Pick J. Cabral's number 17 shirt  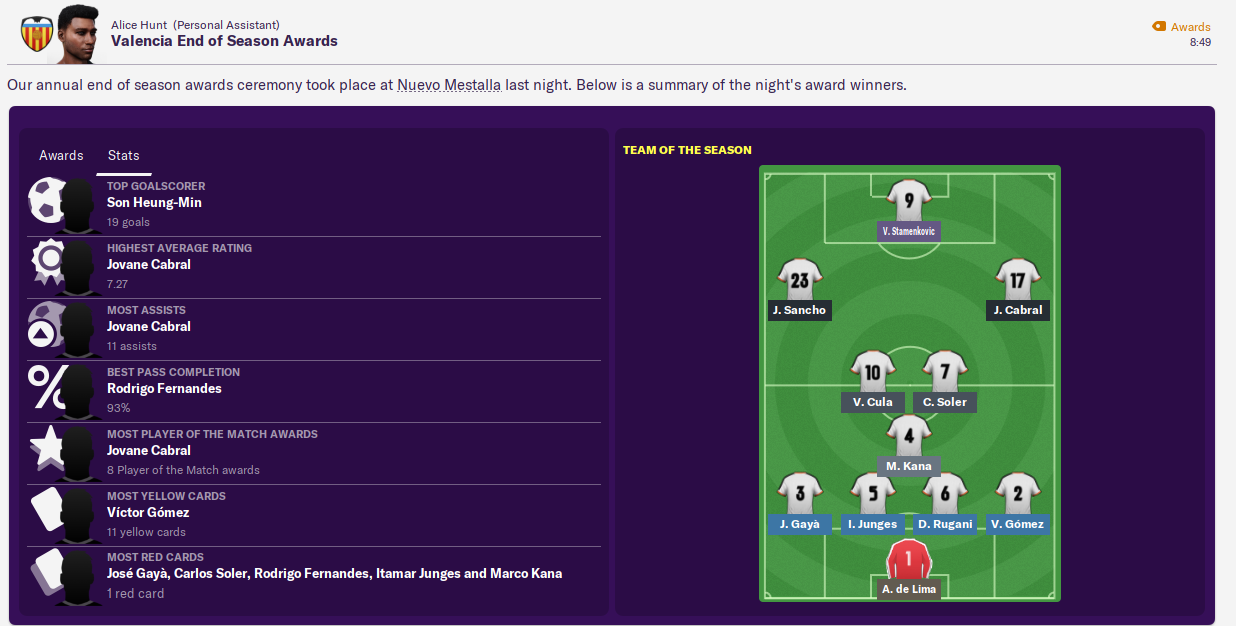tap(1017, 282)
